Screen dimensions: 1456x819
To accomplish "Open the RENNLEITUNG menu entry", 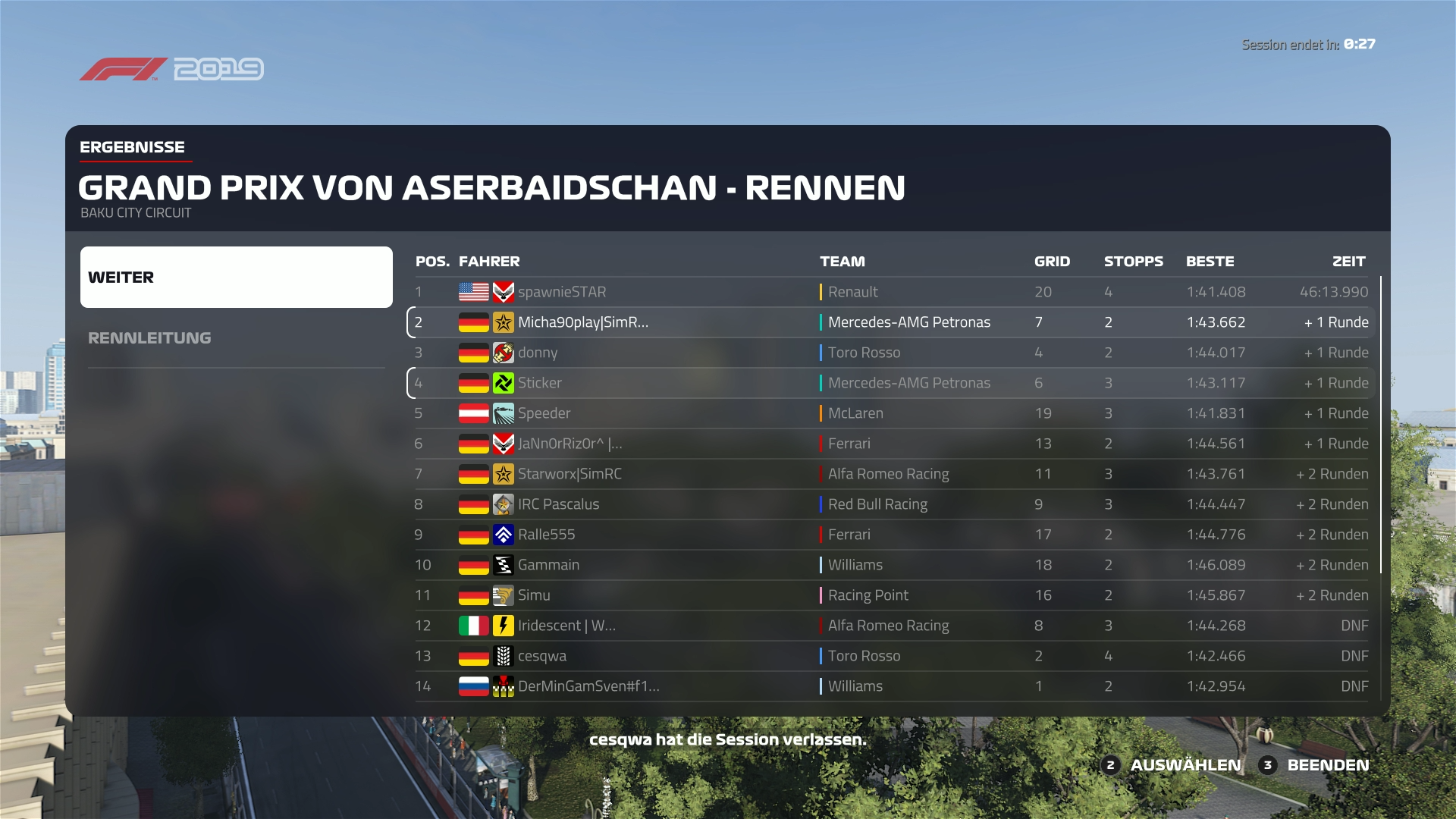I will click(149, 338).
